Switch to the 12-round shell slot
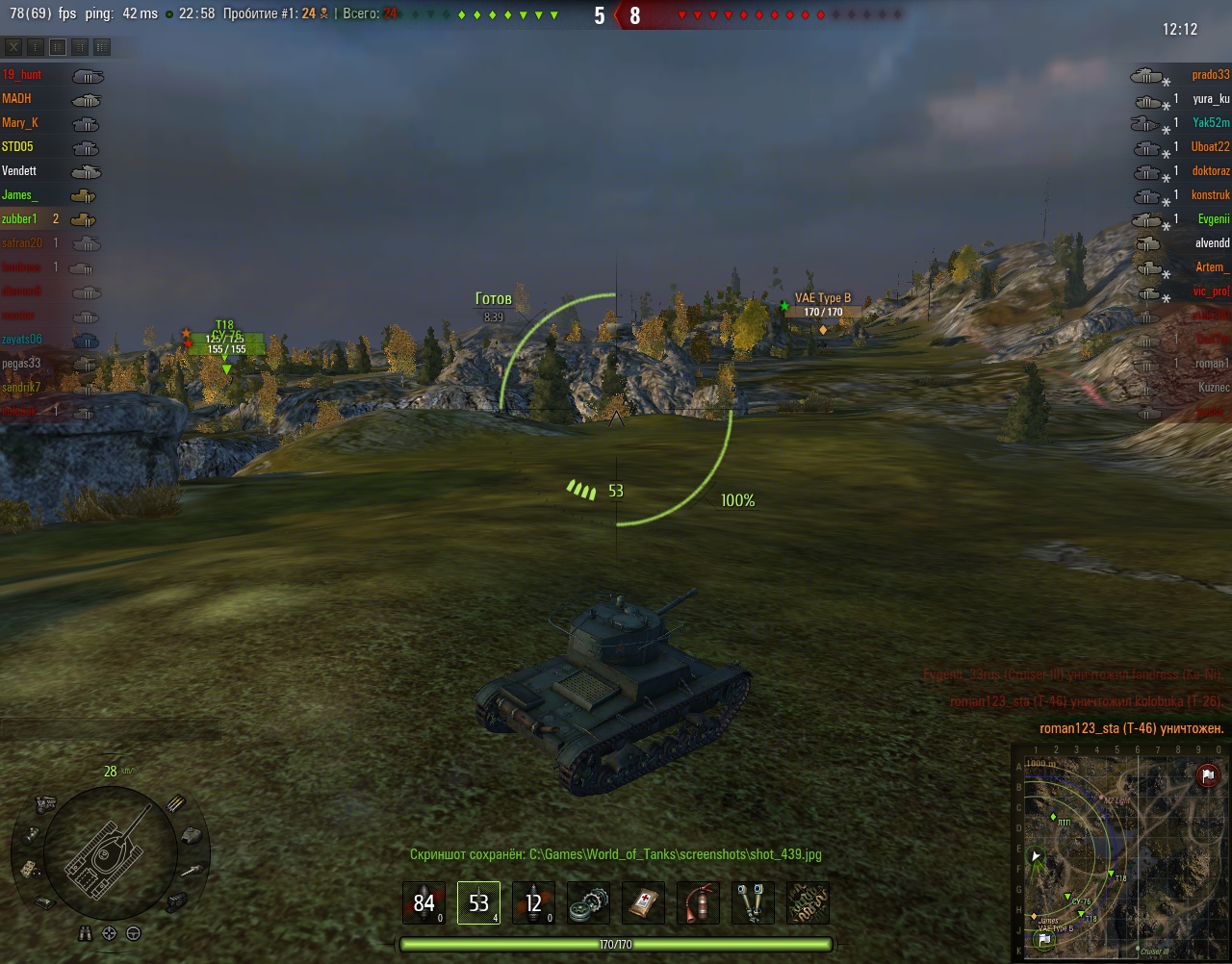Screen dimensions: 1232x964 533,903
